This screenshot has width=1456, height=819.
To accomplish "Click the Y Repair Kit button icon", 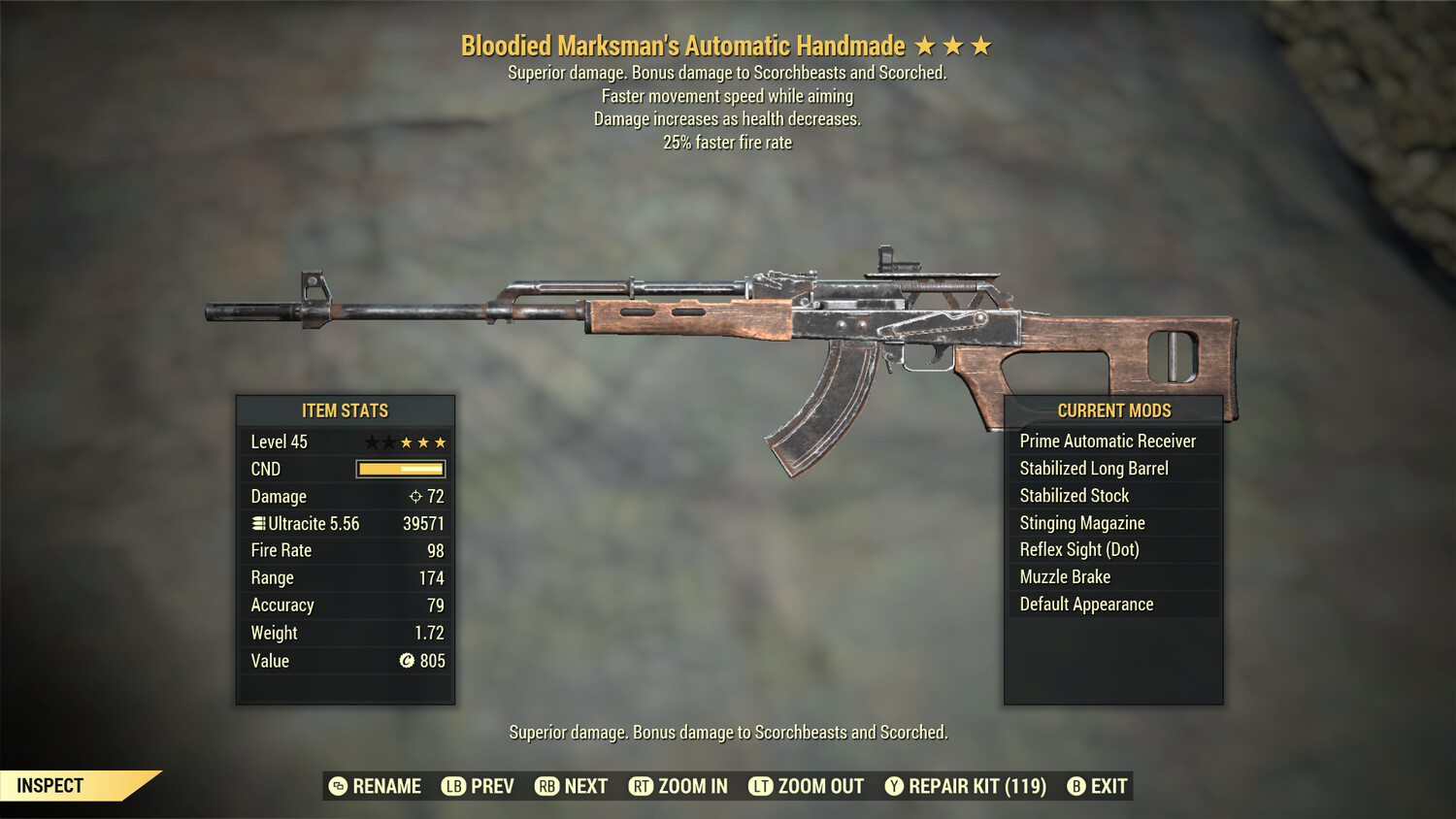I will tap(894, 786).
